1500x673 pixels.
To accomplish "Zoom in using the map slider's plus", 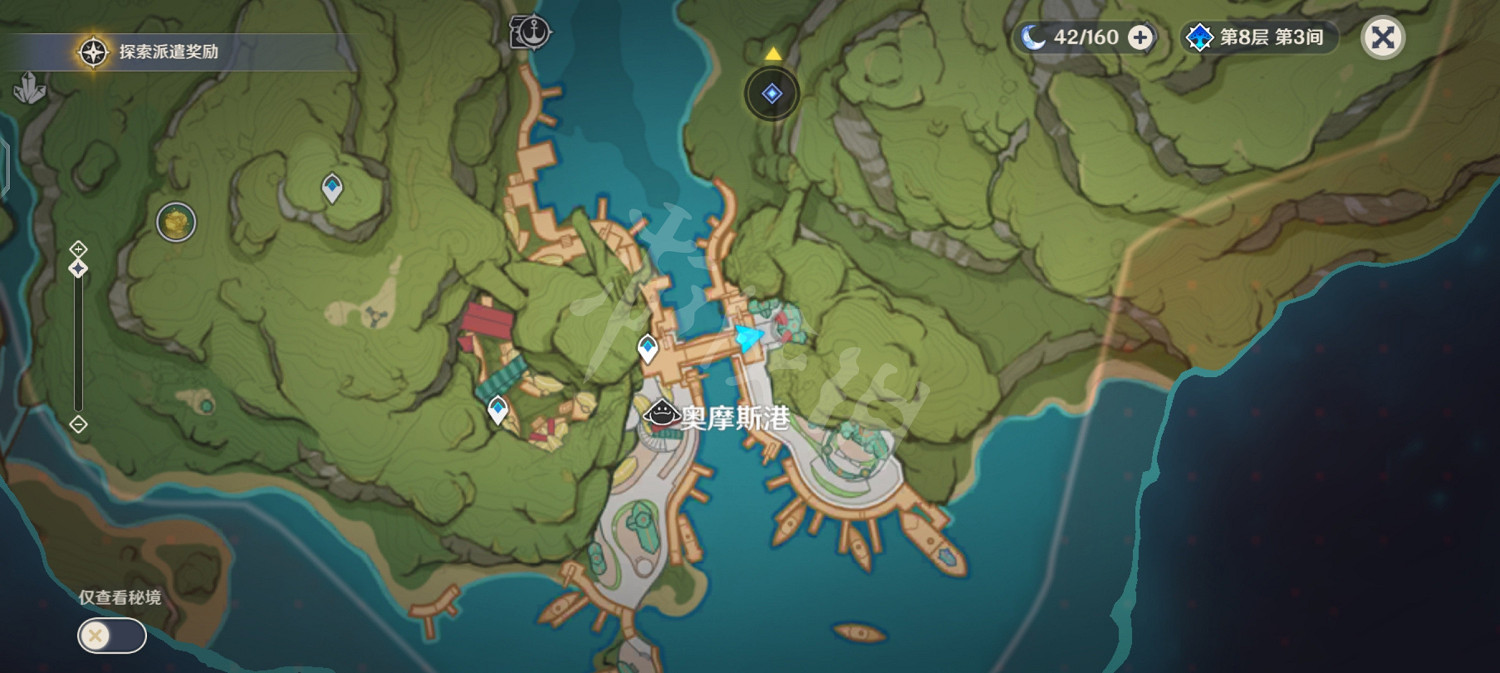I will click(x=78, y=248).
